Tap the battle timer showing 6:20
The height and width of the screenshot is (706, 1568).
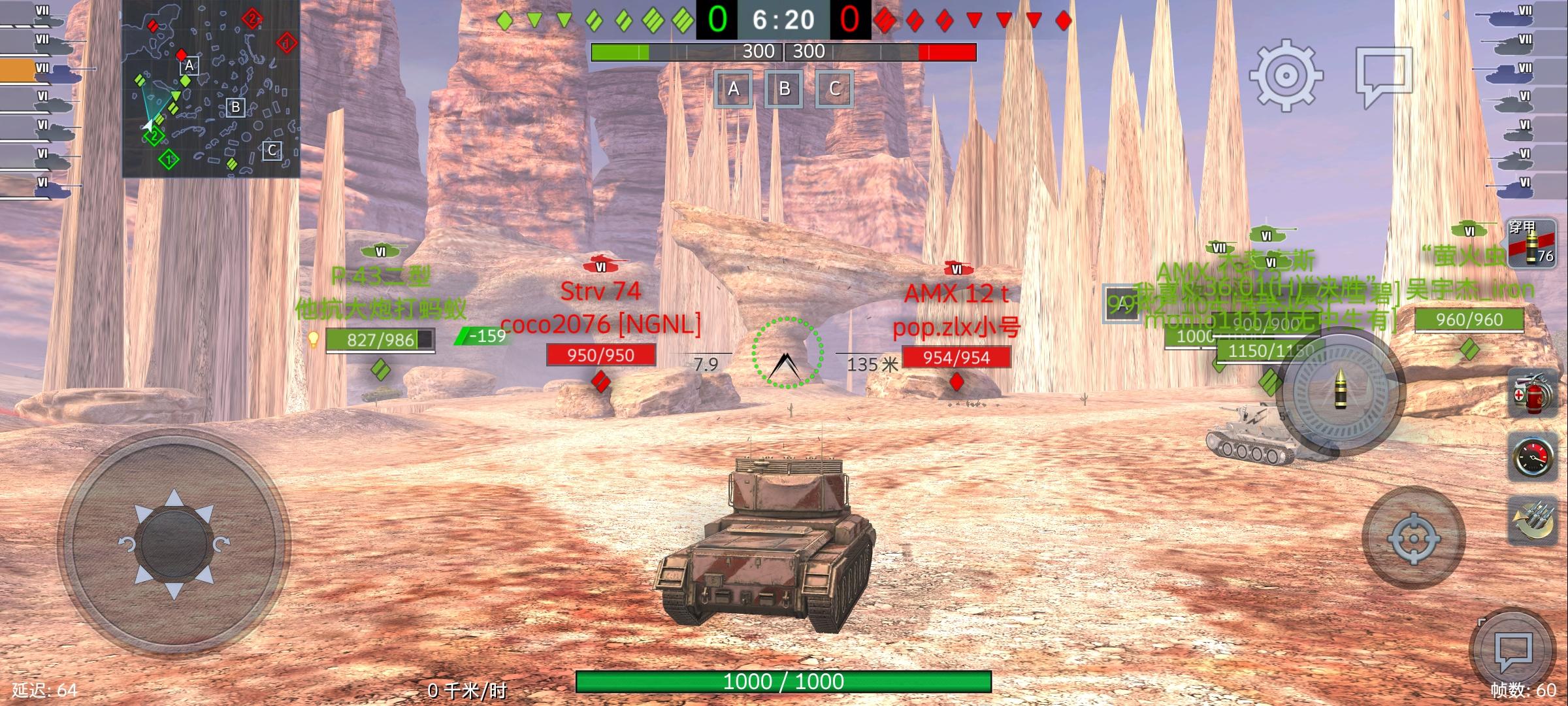click(x=784, y=20)
